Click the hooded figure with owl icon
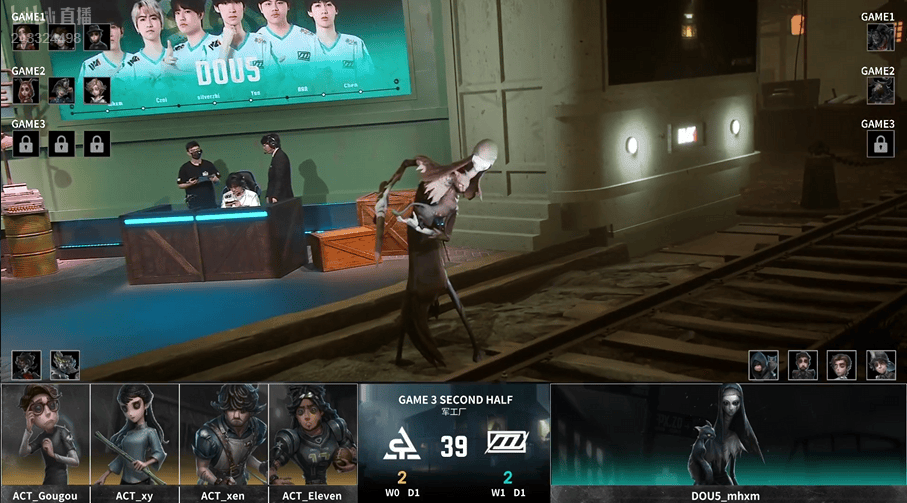Viewport: 907px width, 503px height. click(x=764, y=364)
